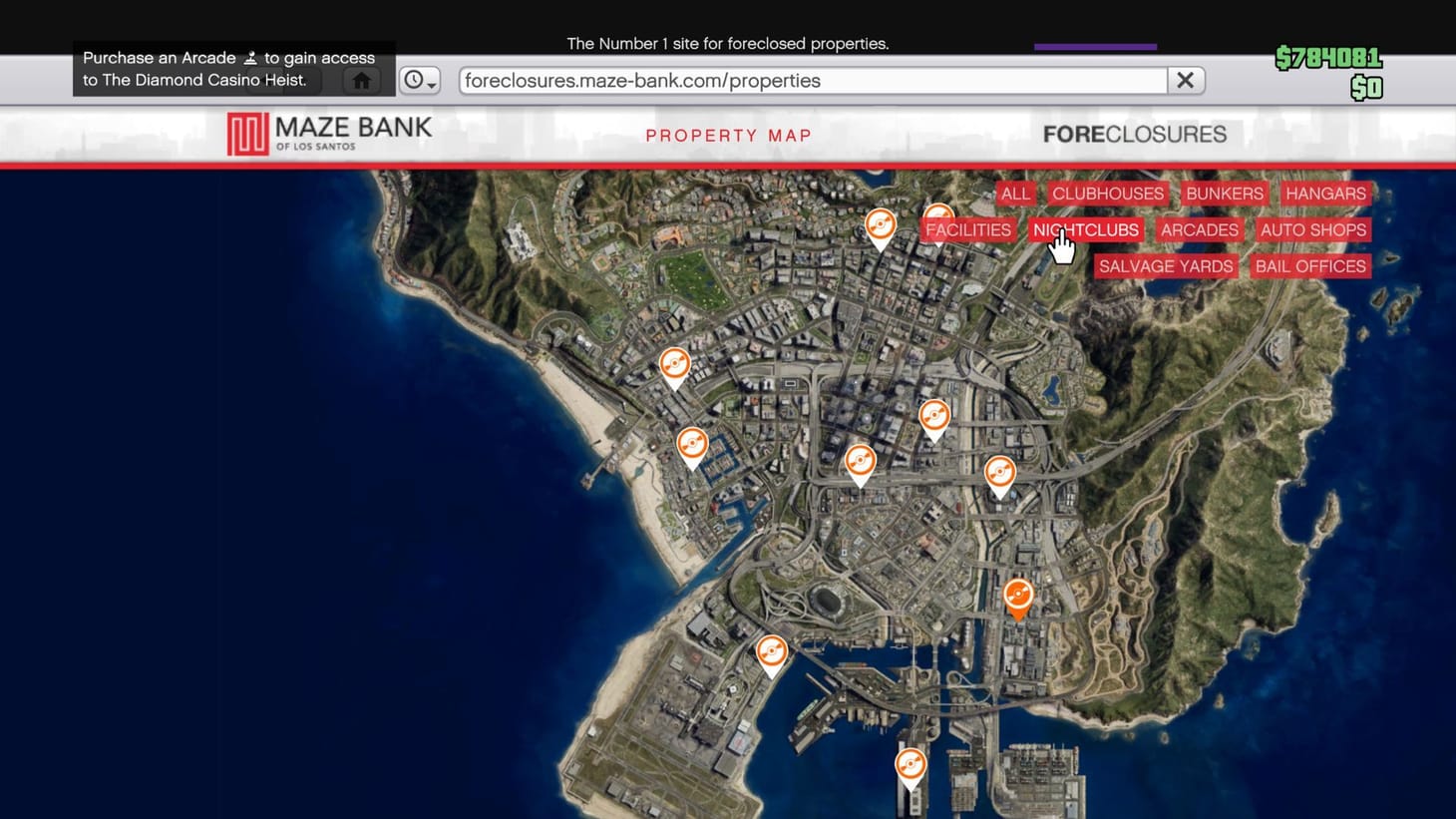Click the nightclub pin in downtown Los Santos

coord(860,460)
